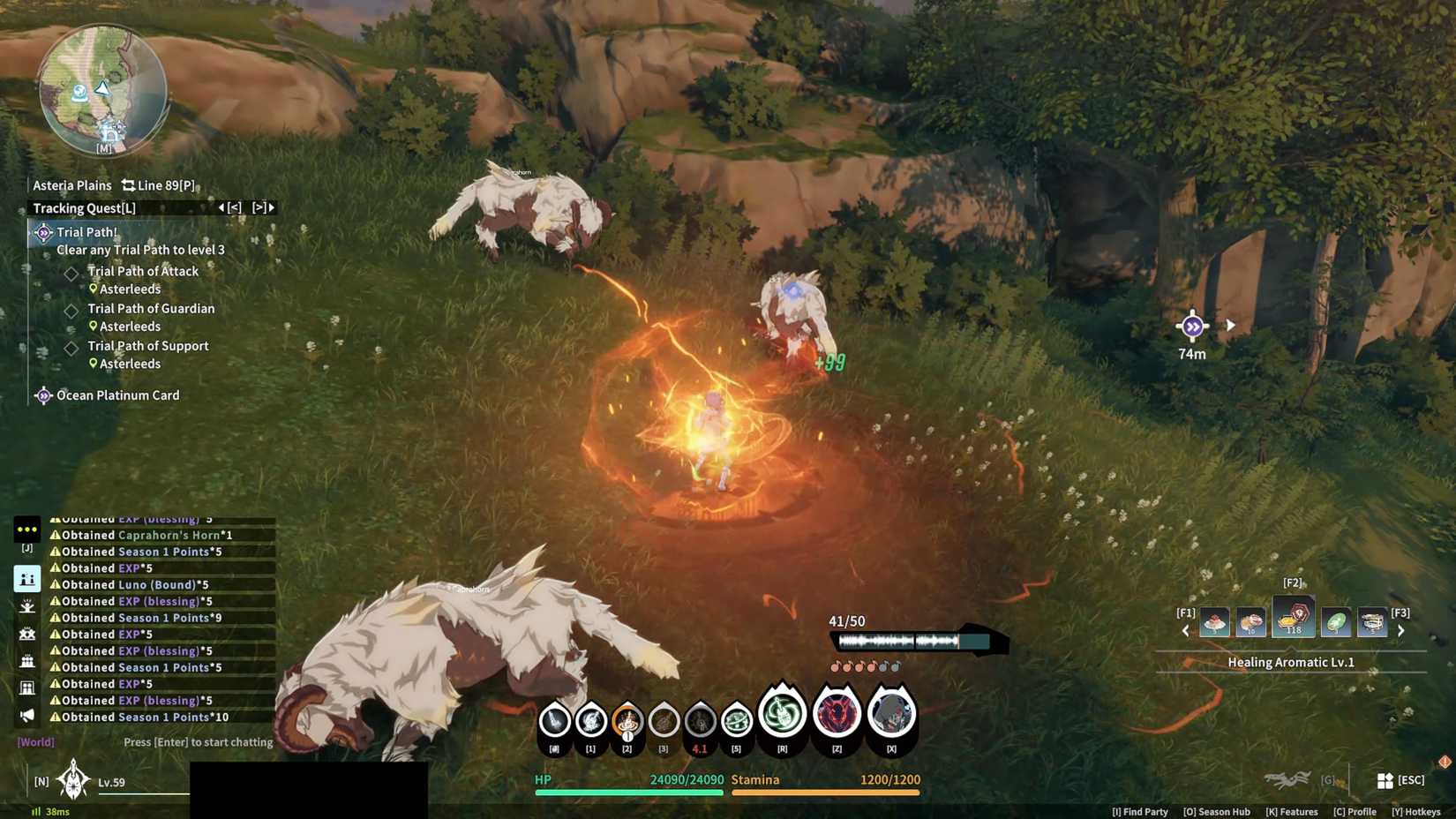This screenshot has height=819, width=1456.
Task: Open chat options with three-dot icon
Action: tap(26, 530)
